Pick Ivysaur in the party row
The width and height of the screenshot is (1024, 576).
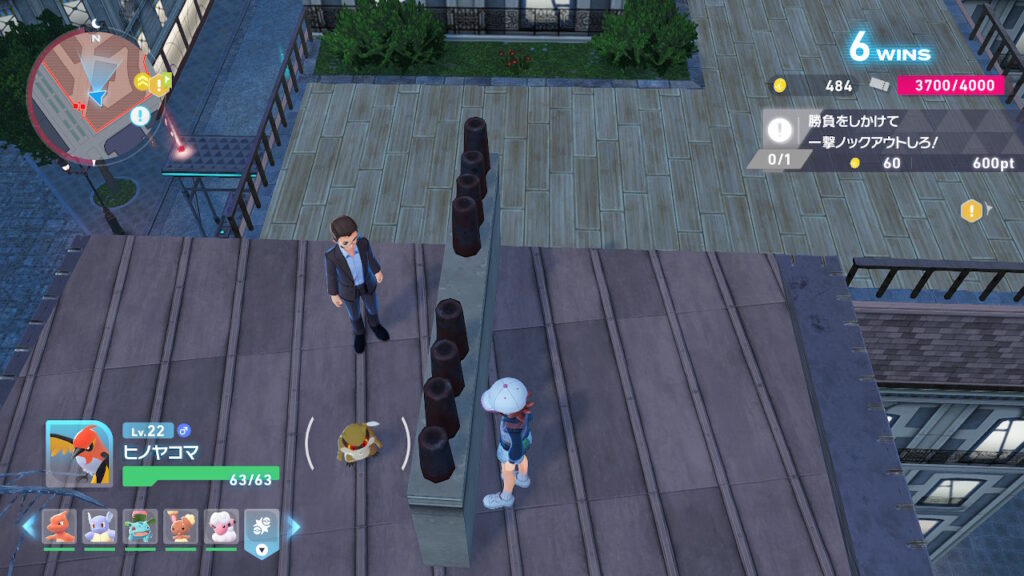coord(141,526)
